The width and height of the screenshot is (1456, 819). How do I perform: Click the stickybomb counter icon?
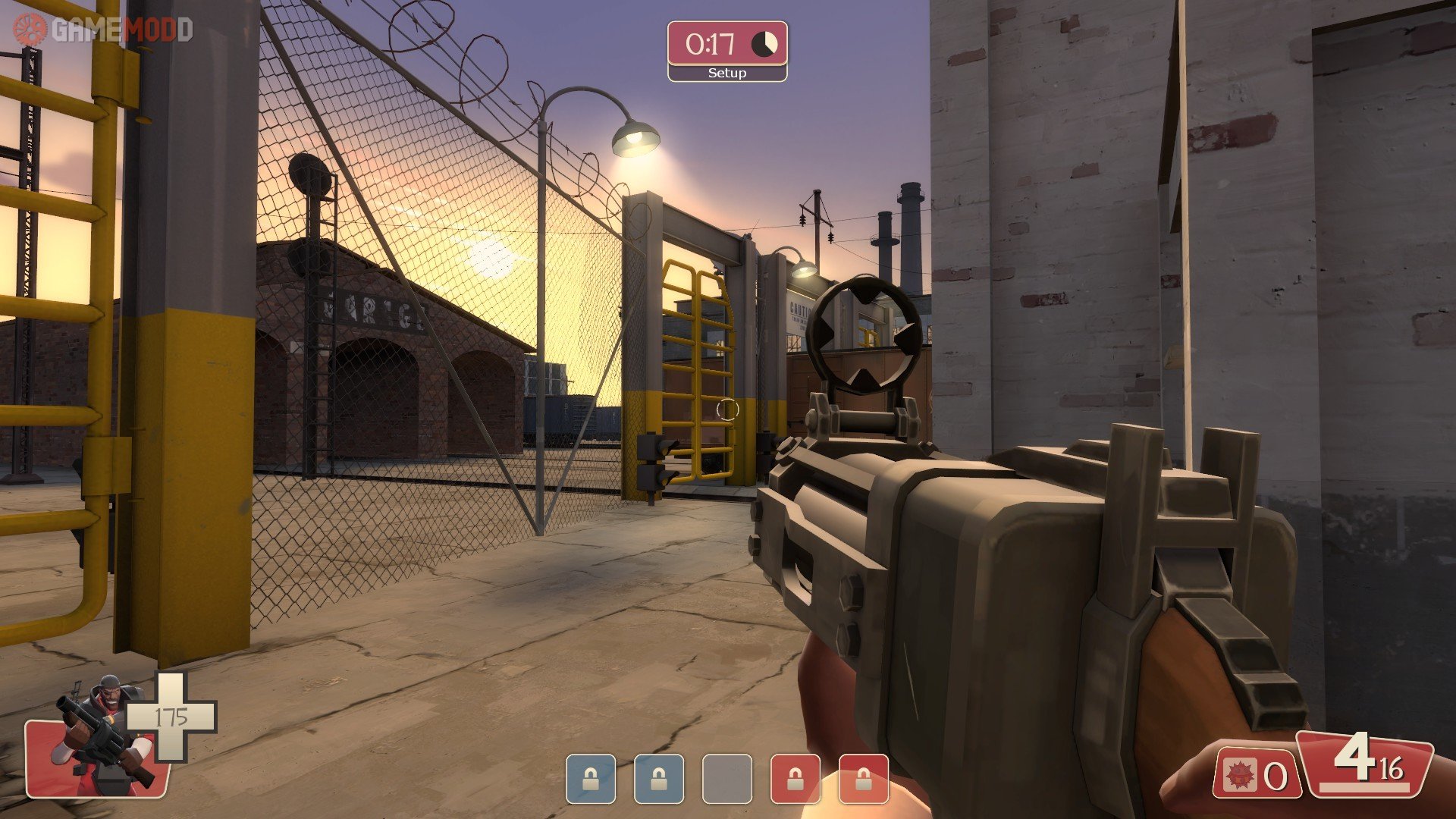[1241, 775]
